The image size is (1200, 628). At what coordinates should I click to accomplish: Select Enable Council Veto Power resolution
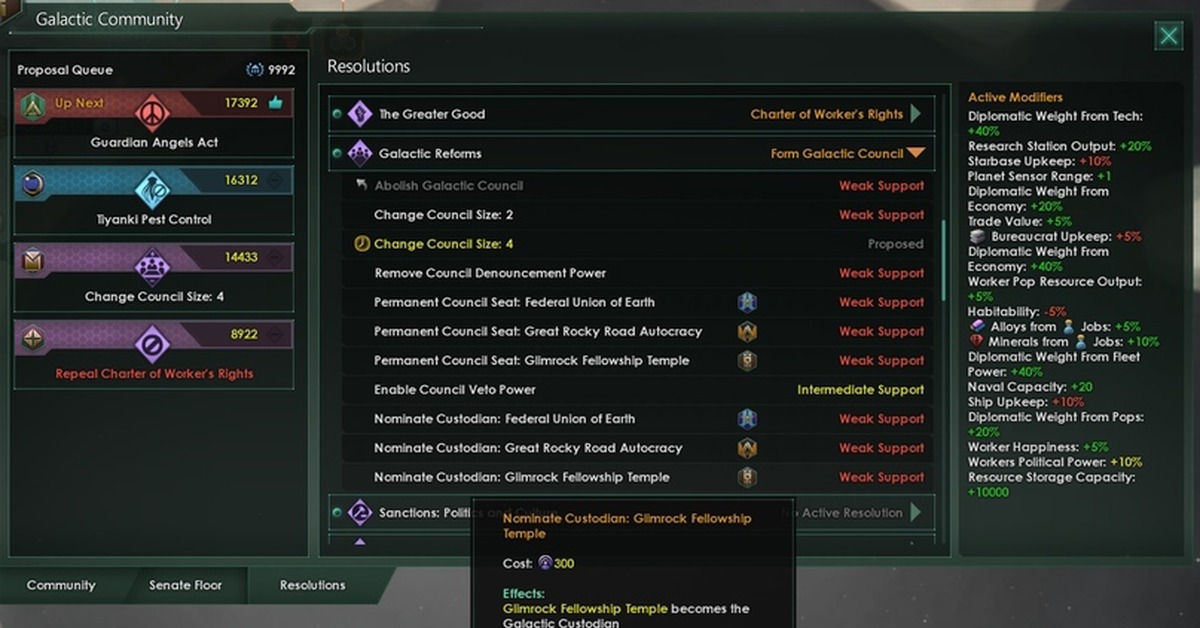[x=454, y=390]
